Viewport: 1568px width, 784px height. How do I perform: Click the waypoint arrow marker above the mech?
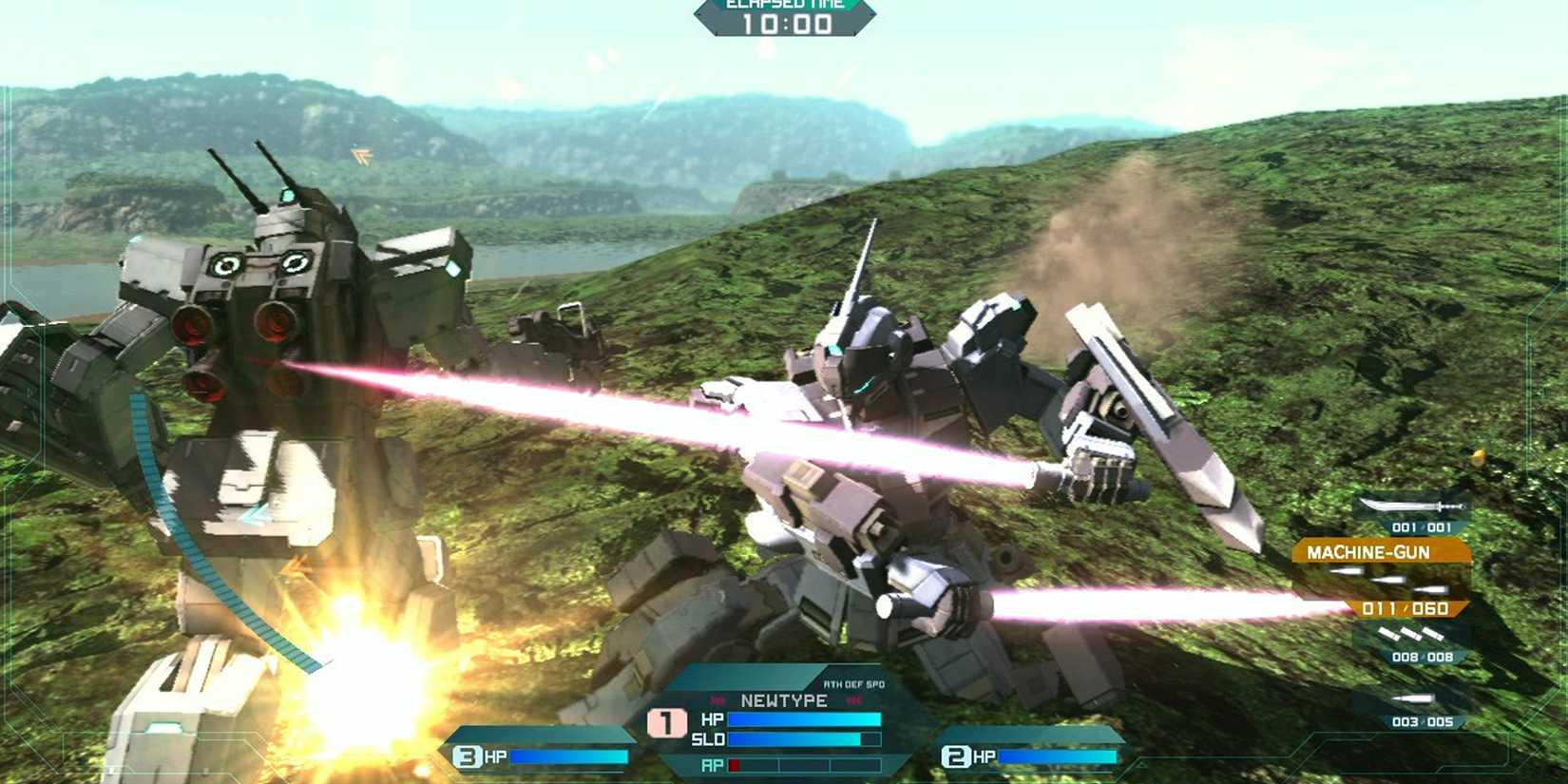click(362, 152)
